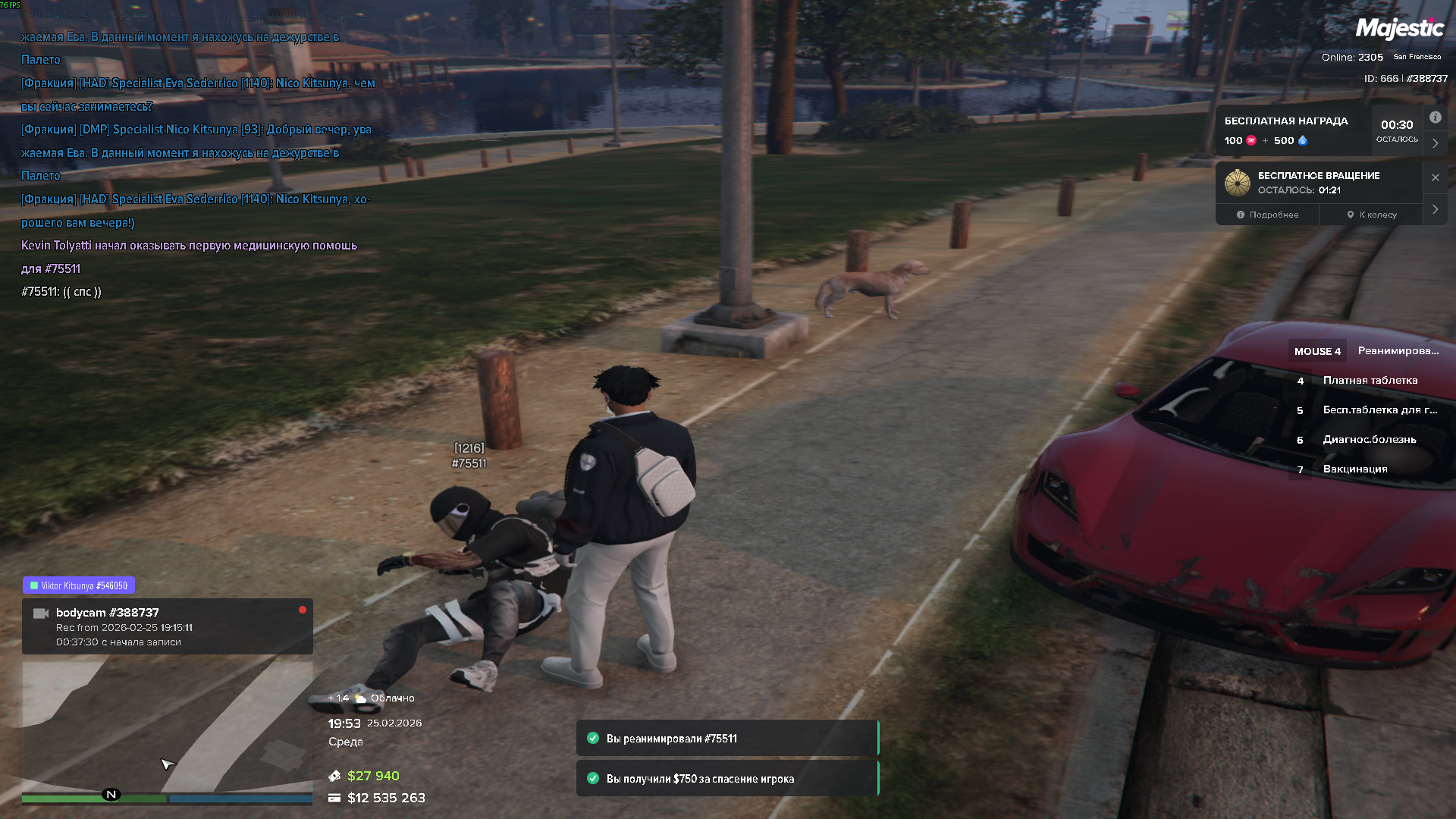The image size is (1456, 819).
Task: Click the fortune wheel icon
Action: point(1237,183)
